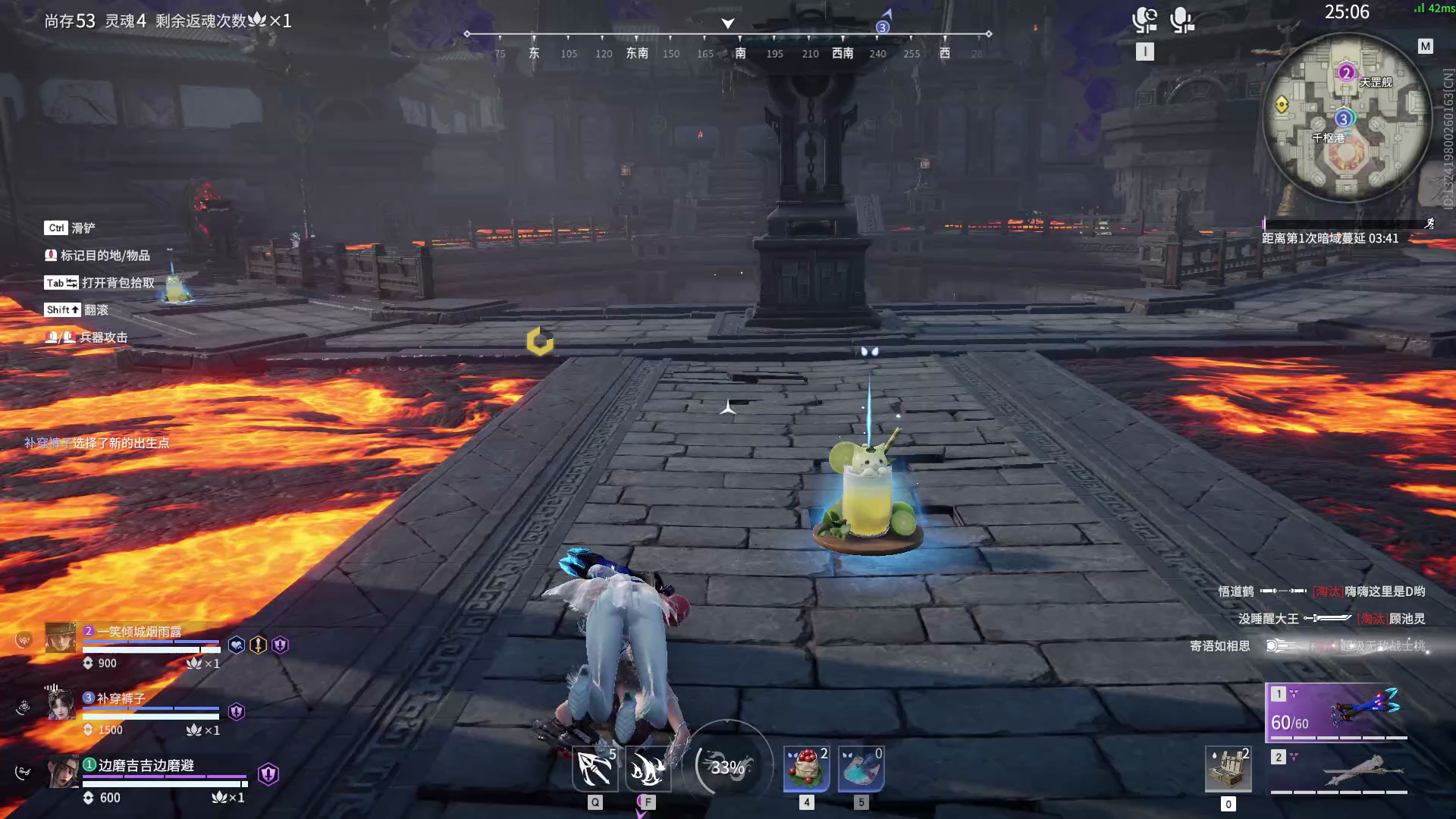Click the yellow diamond marker on minimap
This screenshot has height=819, width=1456.
point(1282,105)
